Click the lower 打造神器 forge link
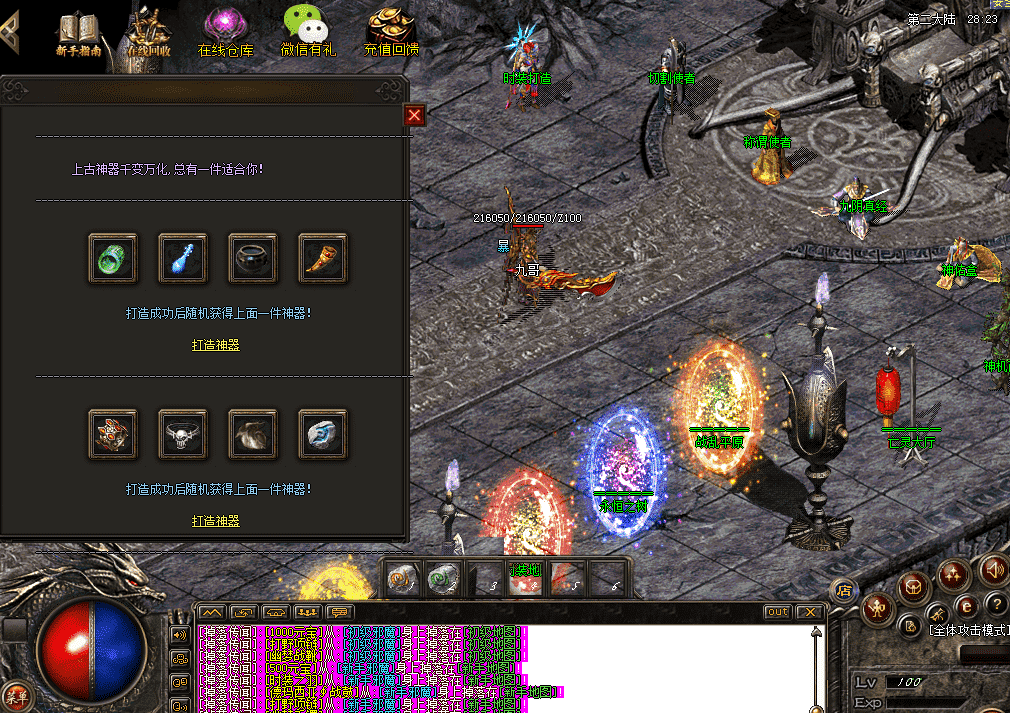The width and height of the screenshot is (1010, 713). (216, 521)
